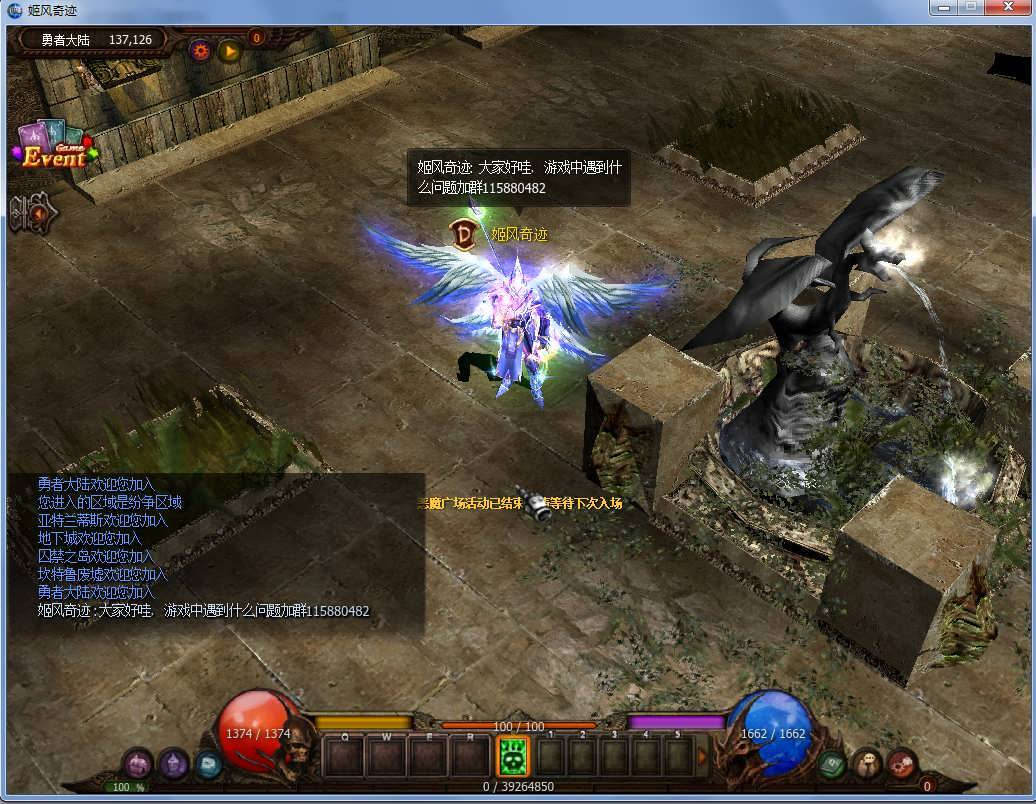
Task: Open the purple potion icon in bottom-left menu
Action: point(174,764)
